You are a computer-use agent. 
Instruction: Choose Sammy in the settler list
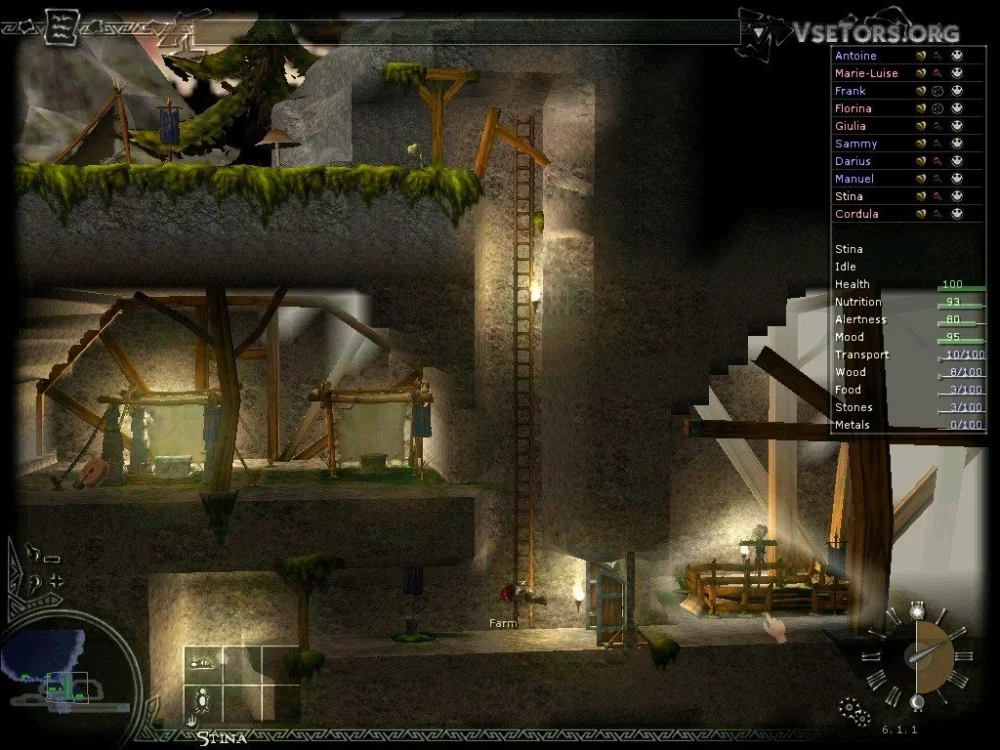pyautogui.click(x=855, y=144)
